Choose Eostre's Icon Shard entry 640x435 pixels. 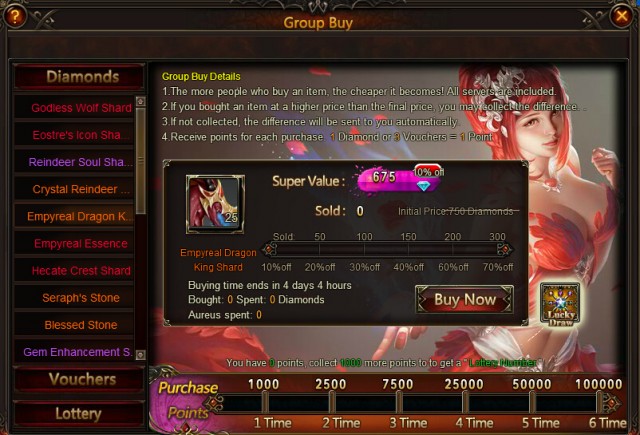80,135
